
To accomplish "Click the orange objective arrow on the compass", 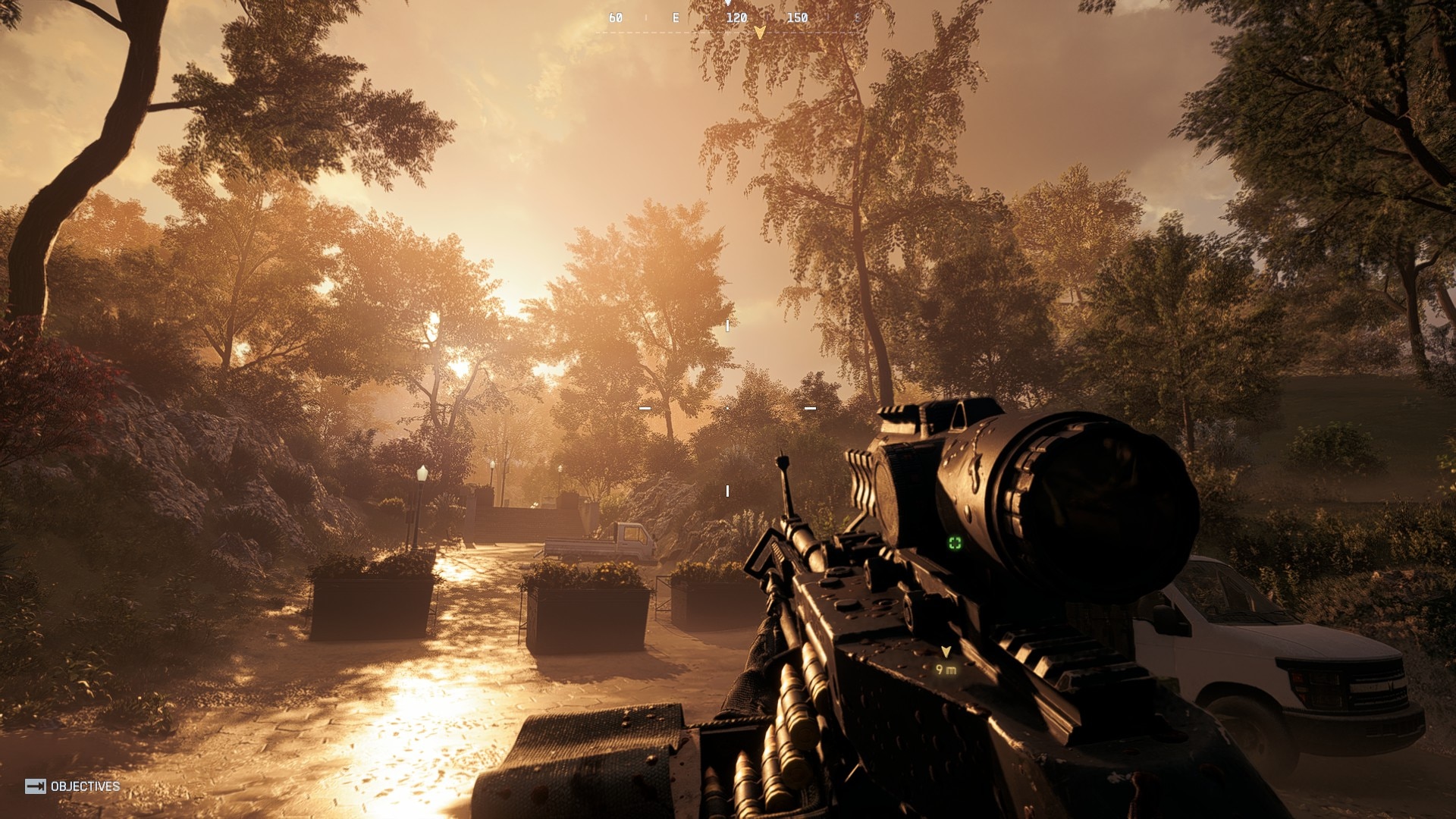I will click(759, 33).
